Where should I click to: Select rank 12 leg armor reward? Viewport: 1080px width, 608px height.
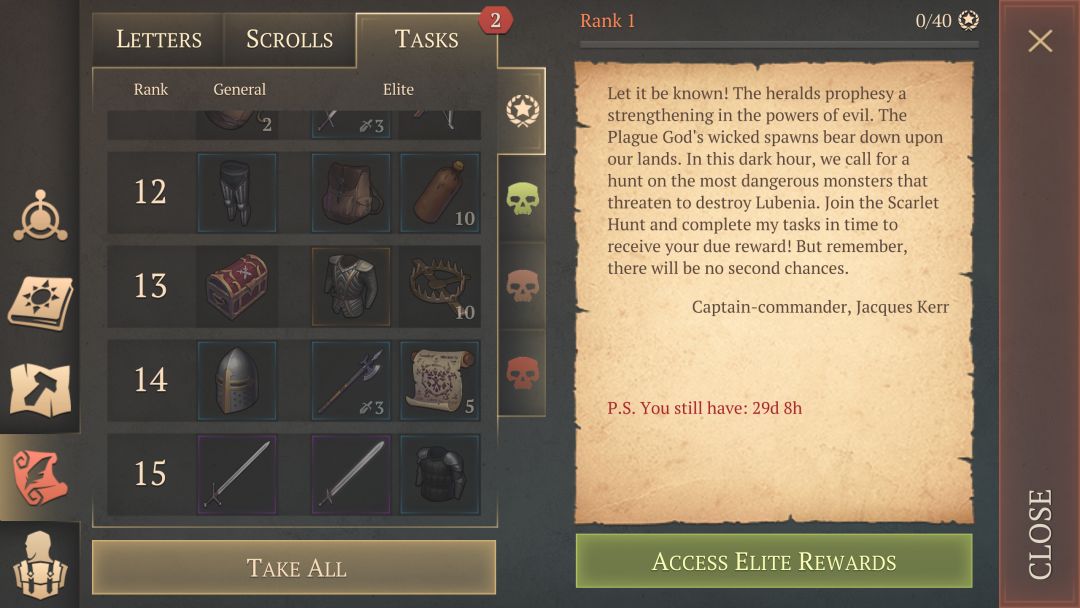[237, 192]
